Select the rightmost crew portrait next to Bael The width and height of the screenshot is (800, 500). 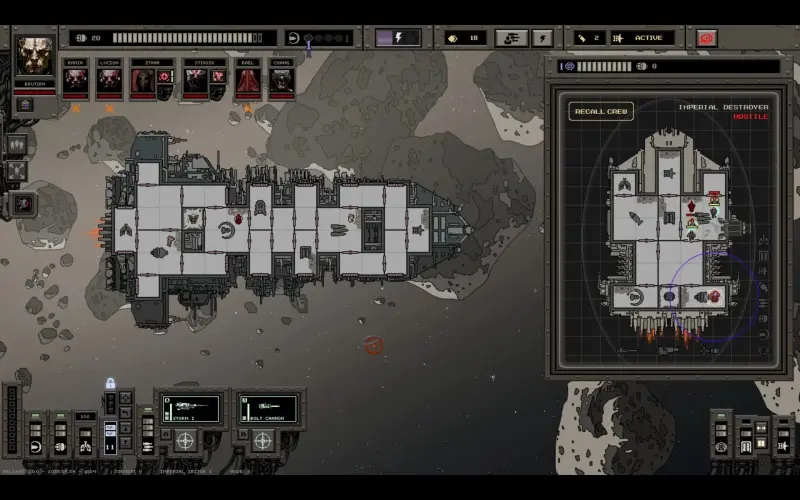pyautogui.click(x=281, y=80)
